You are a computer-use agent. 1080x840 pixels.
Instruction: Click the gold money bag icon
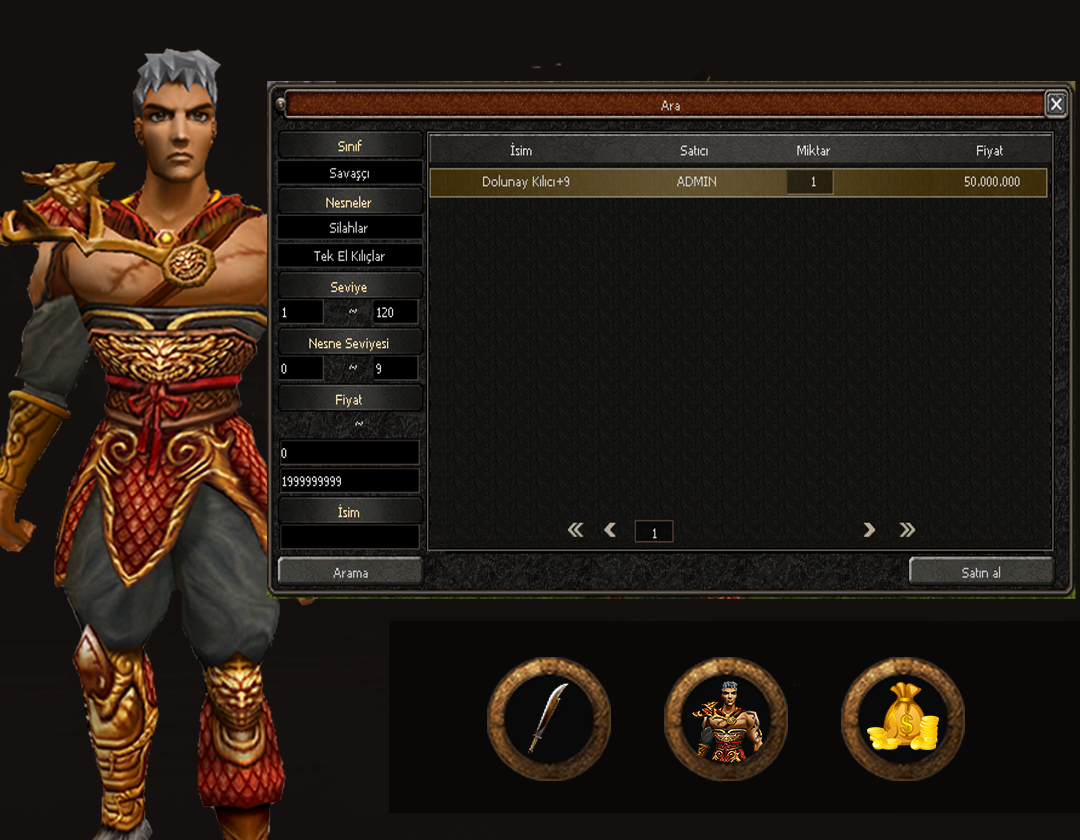902,717
